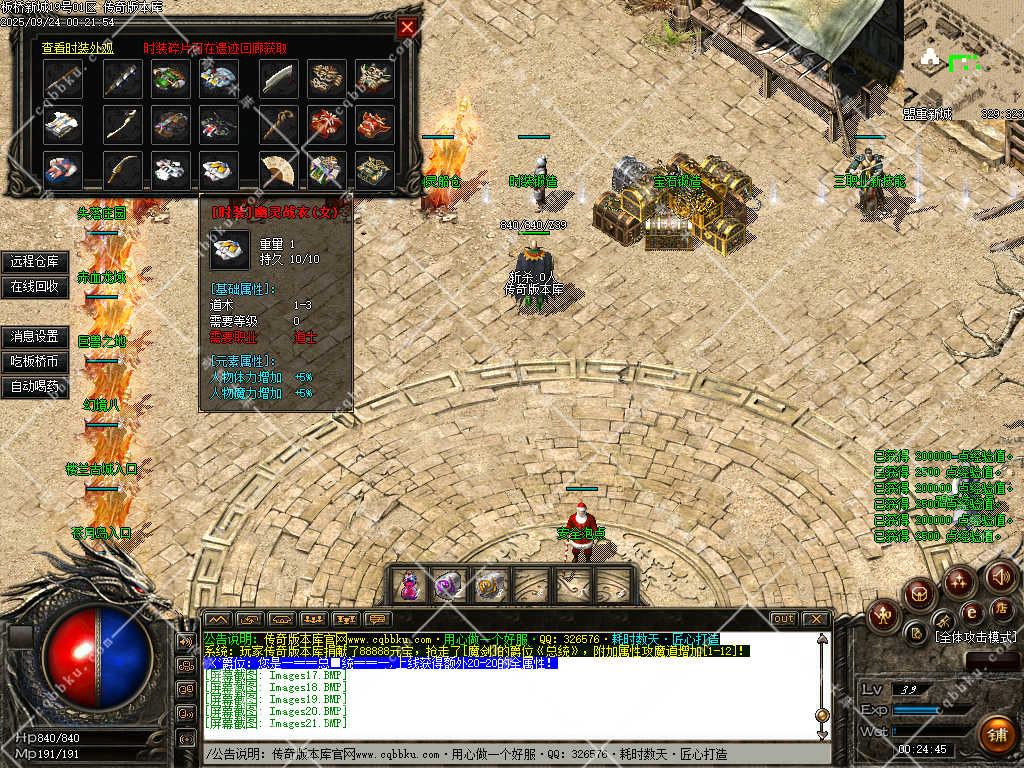1024x768 pixels.
Task: Open 消息设置 message settings
Action: coord(35,337)
